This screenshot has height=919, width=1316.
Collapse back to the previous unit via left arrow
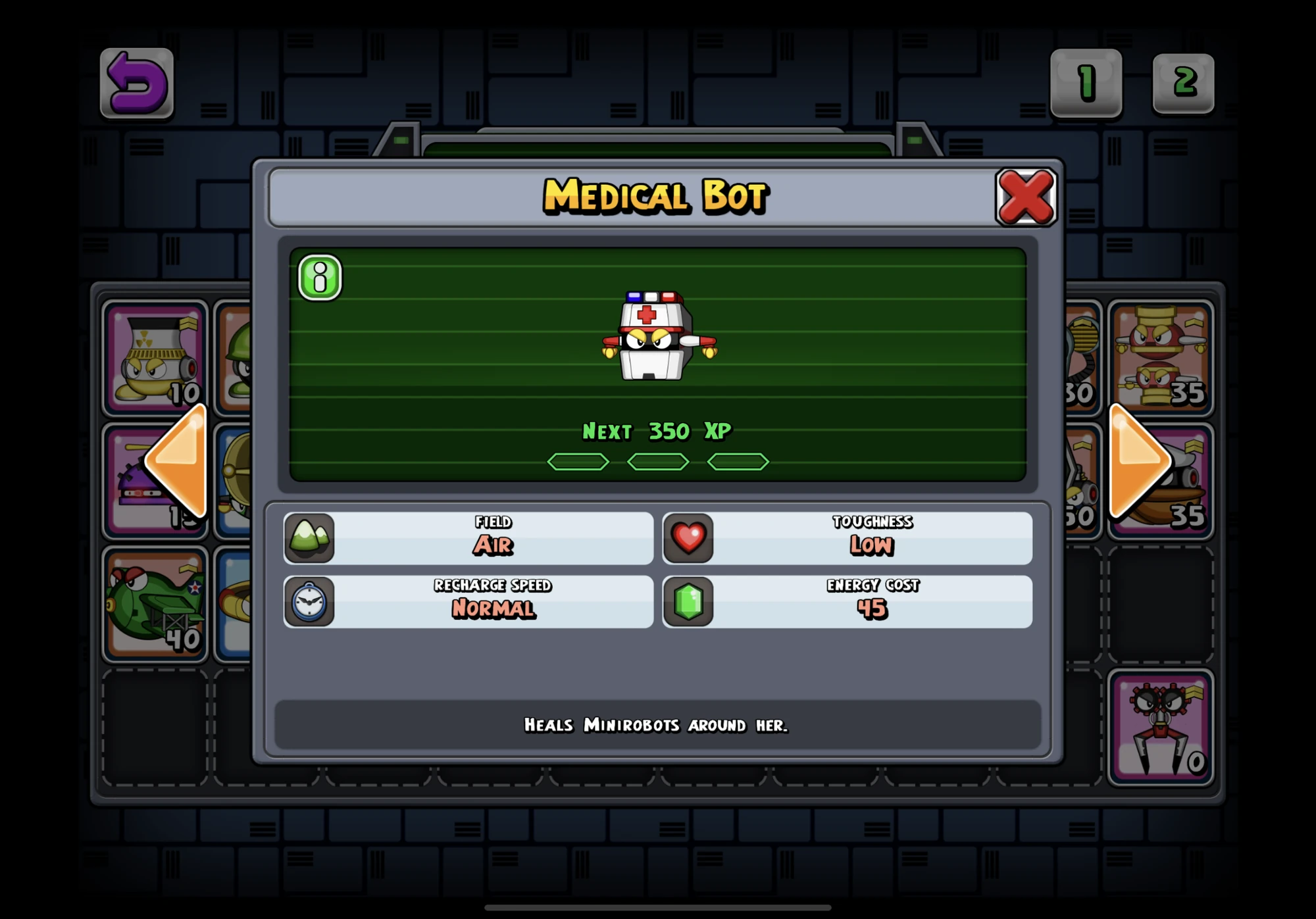tap(180, 459)
